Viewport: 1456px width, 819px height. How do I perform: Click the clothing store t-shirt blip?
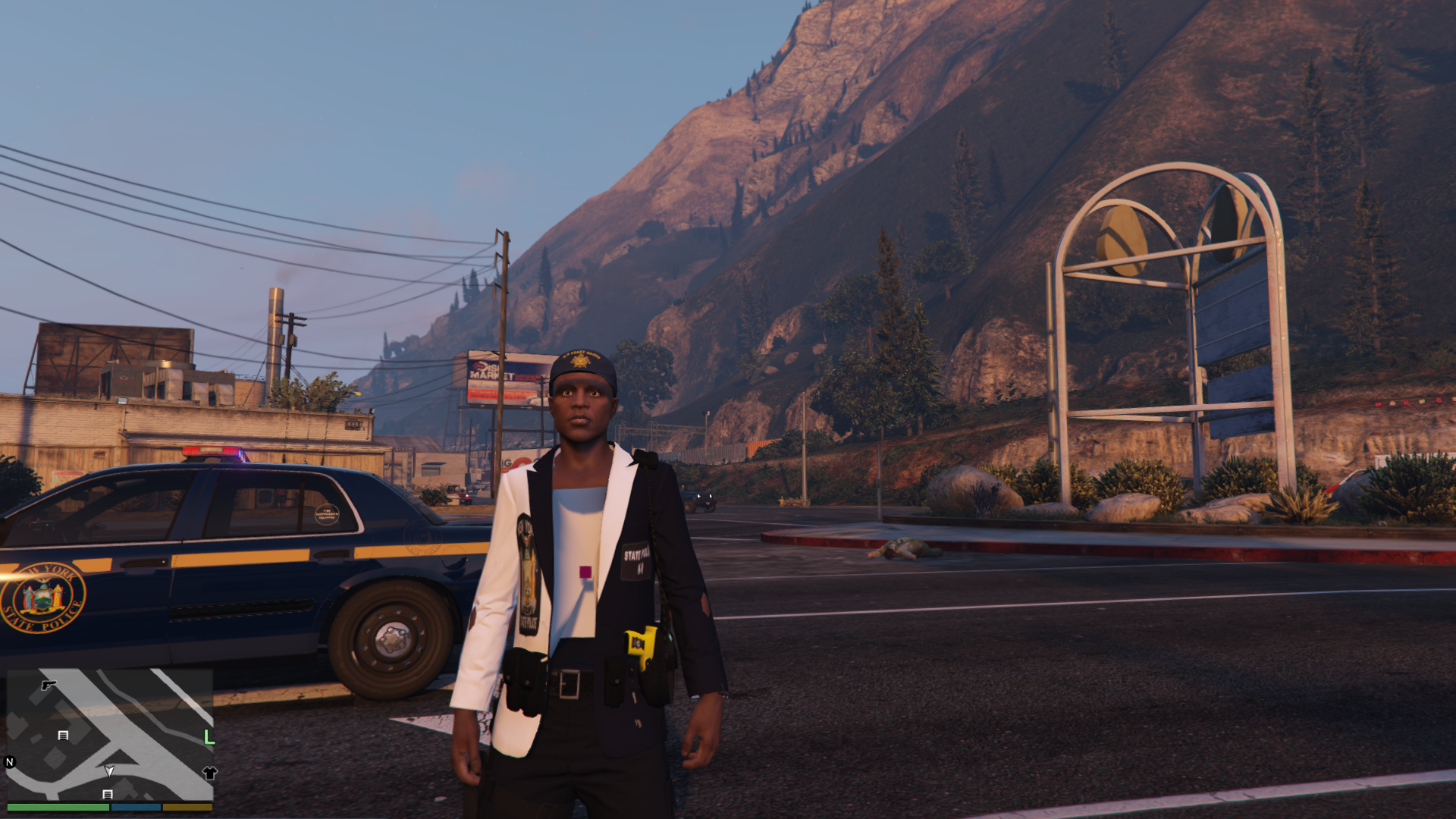(x=210, y=773)
